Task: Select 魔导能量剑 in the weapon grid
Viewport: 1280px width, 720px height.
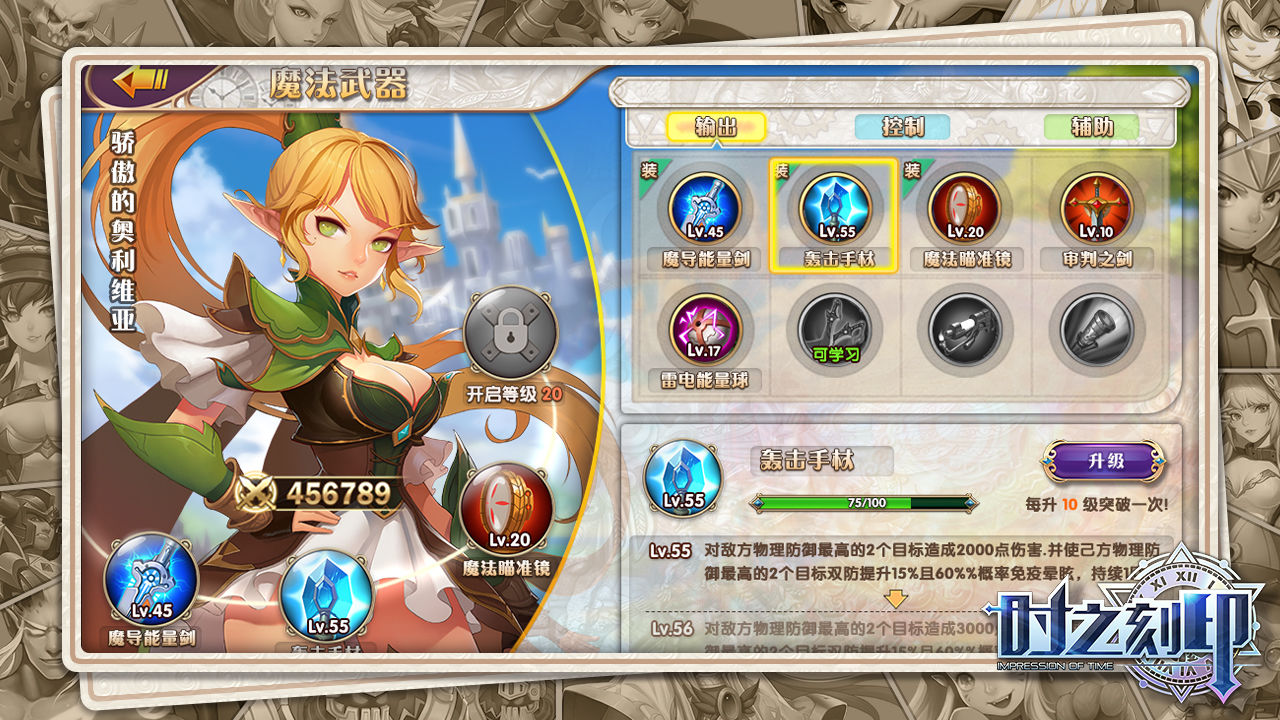Action: point(704,208)
